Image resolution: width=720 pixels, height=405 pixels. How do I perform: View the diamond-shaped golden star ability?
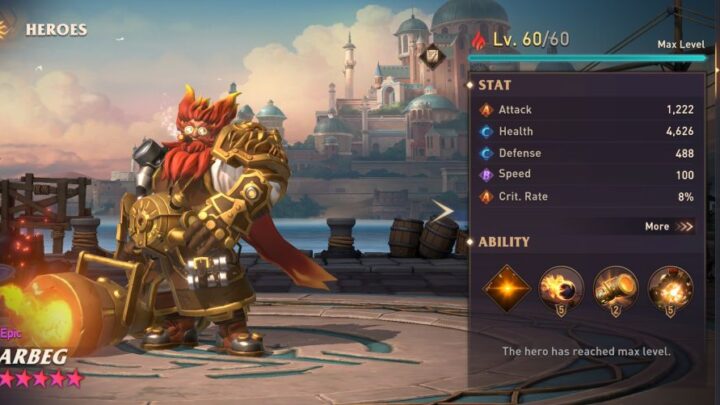[x=506, y=288]
